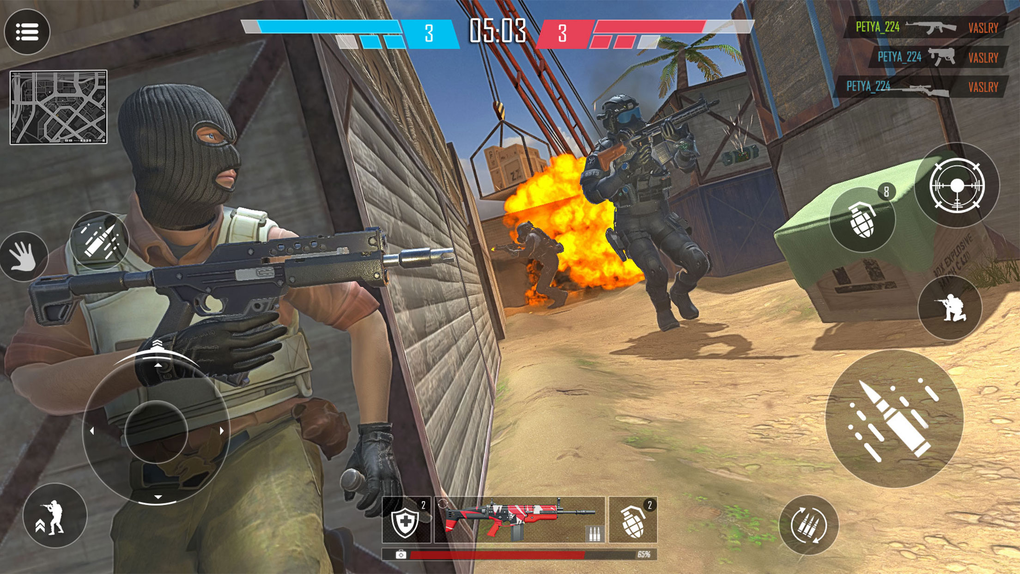Tap the camera icon by the health bar
Viewport: 1020px width, 574px height.
click(401, 555)
